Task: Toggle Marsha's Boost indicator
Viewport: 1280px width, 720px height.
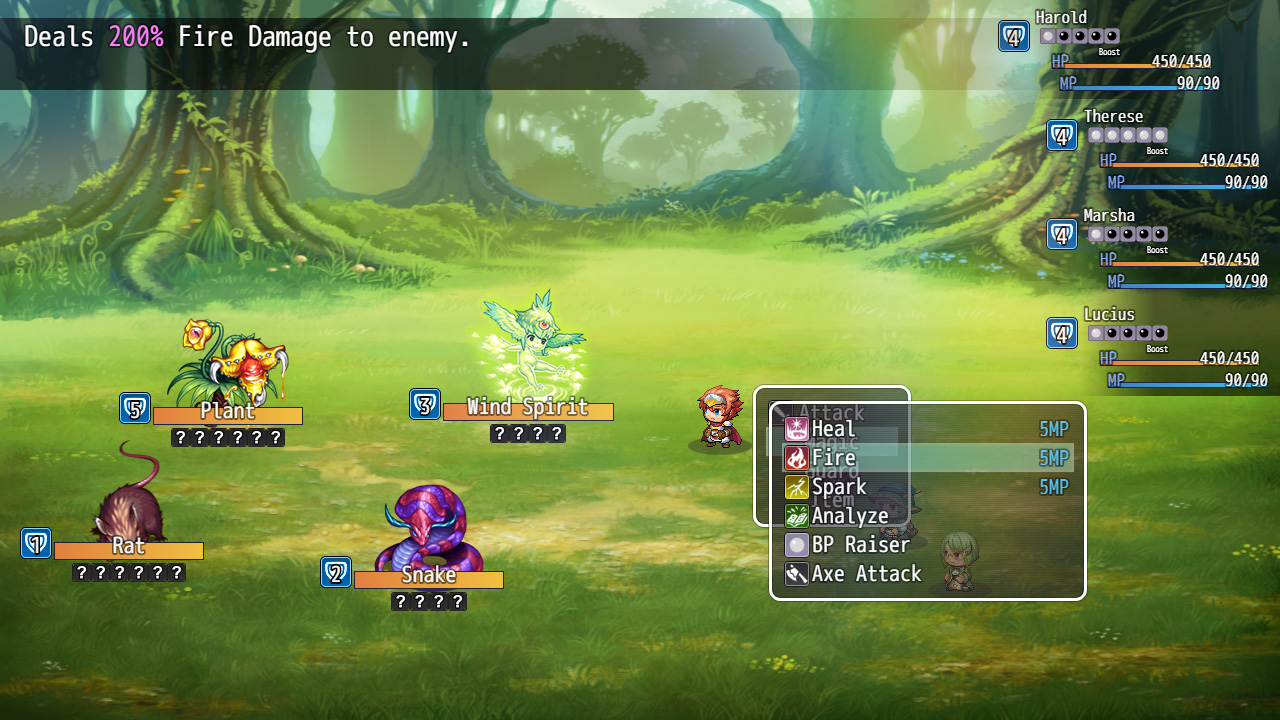Action: [x=1156, y=249]
